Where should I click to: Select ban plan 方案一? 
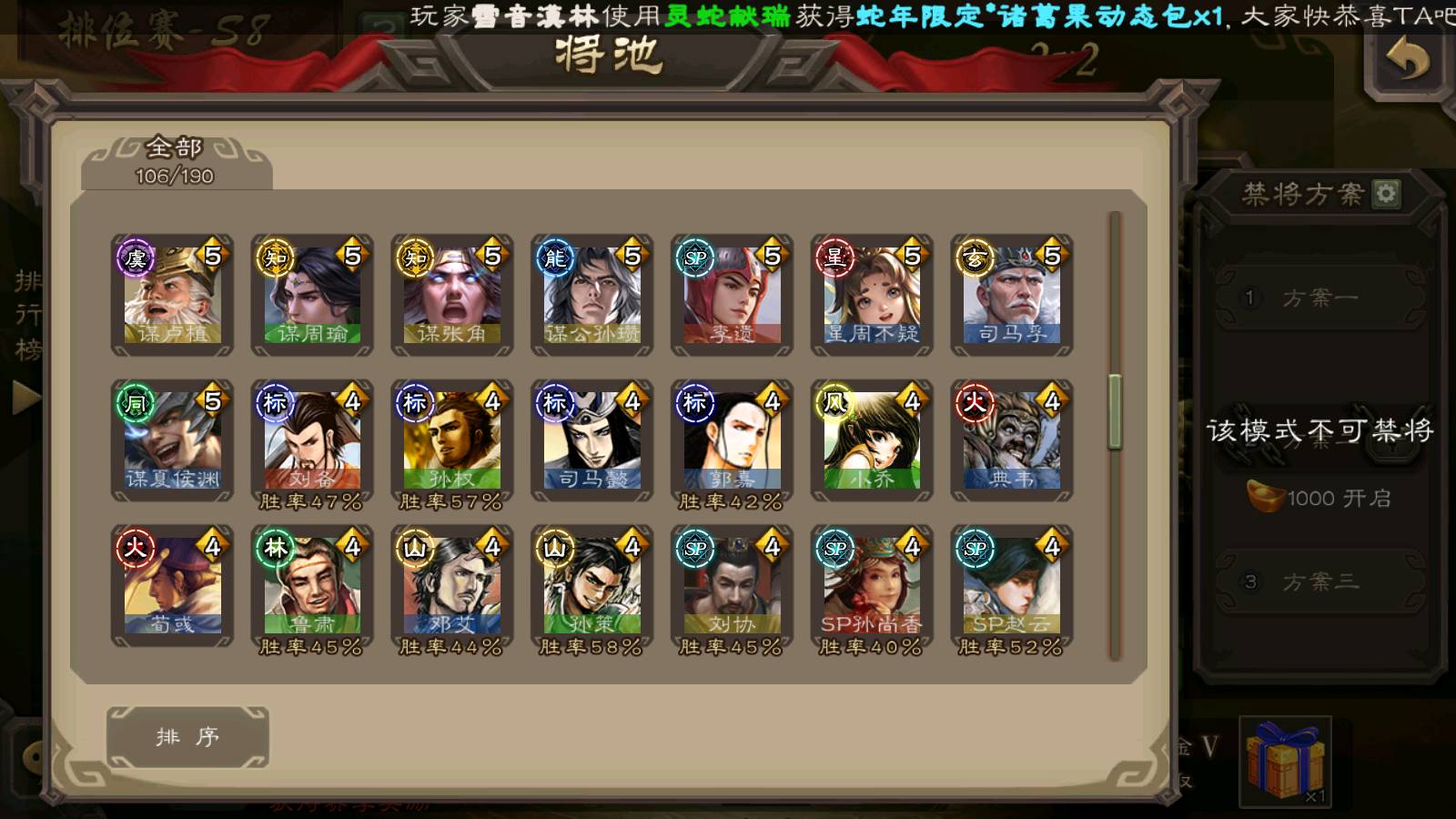[x=1319, y=298]
